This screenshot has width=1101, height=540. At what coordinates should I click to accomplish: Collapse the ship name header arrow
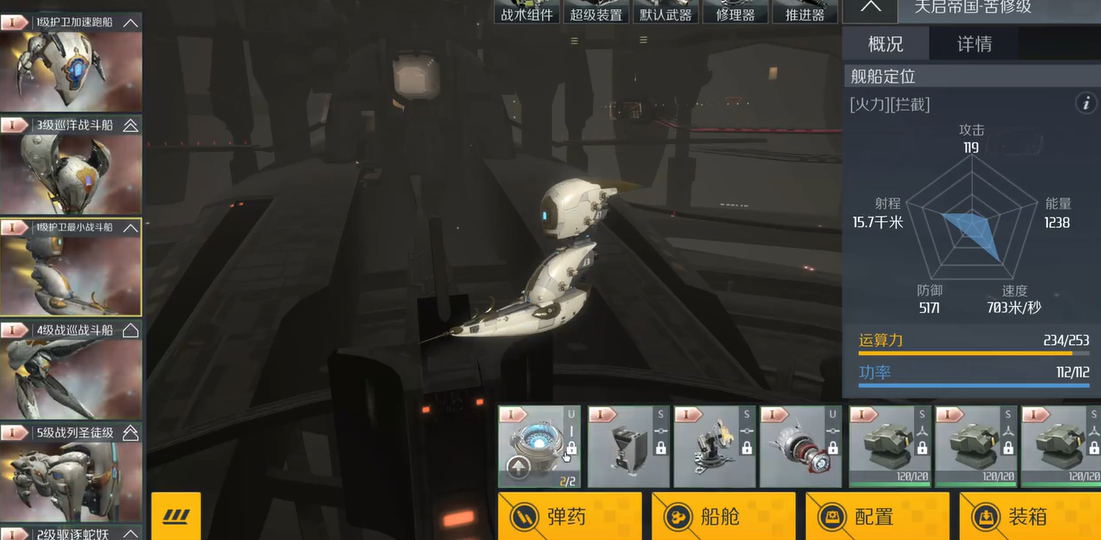[x=871, y=7]
